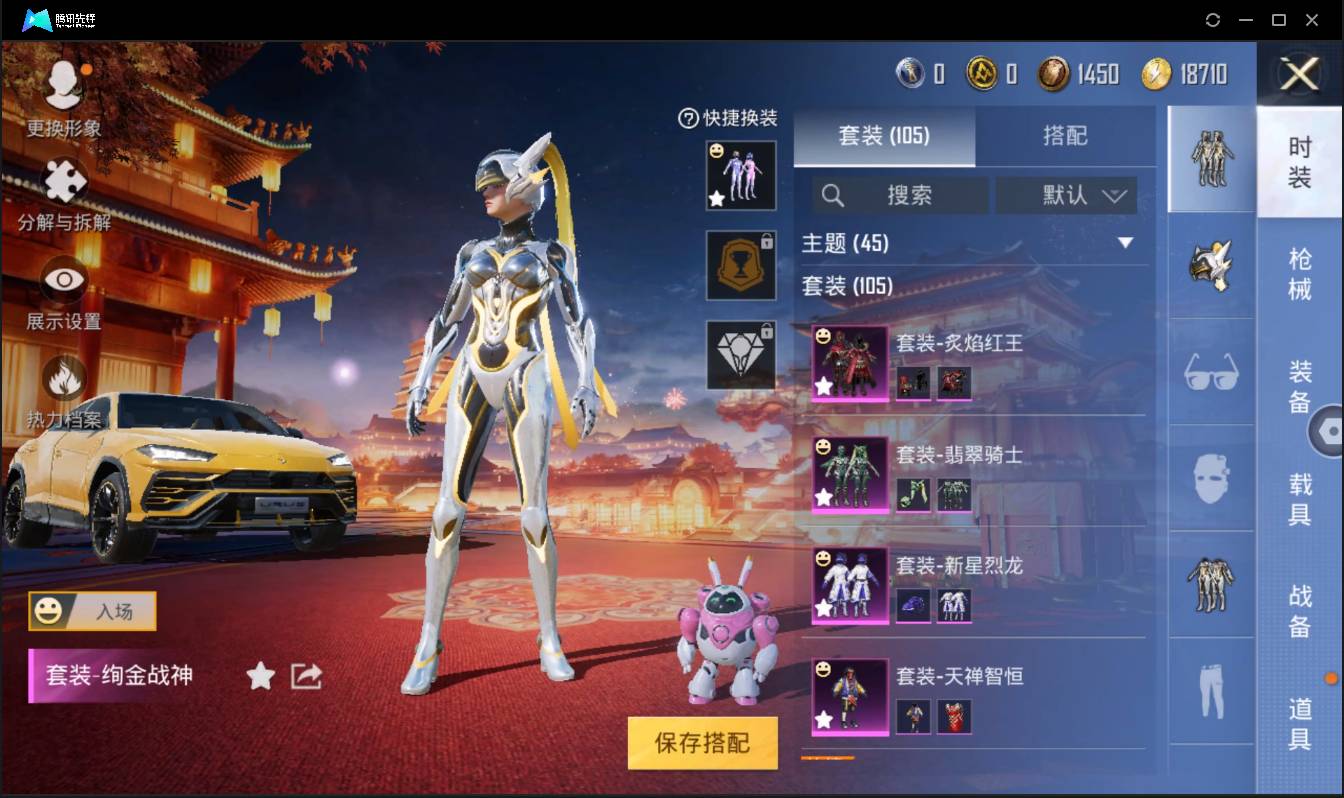Click the 搜索 search input field
This screenshot has height=798, width=1344.
[x=900, y=195]
